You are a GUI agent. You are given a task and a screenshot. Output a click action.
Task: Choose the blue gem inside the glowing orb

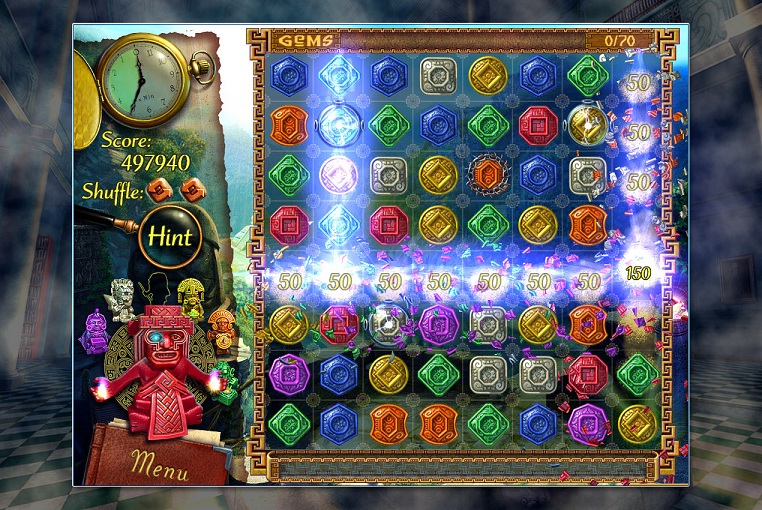coord(340,125)
